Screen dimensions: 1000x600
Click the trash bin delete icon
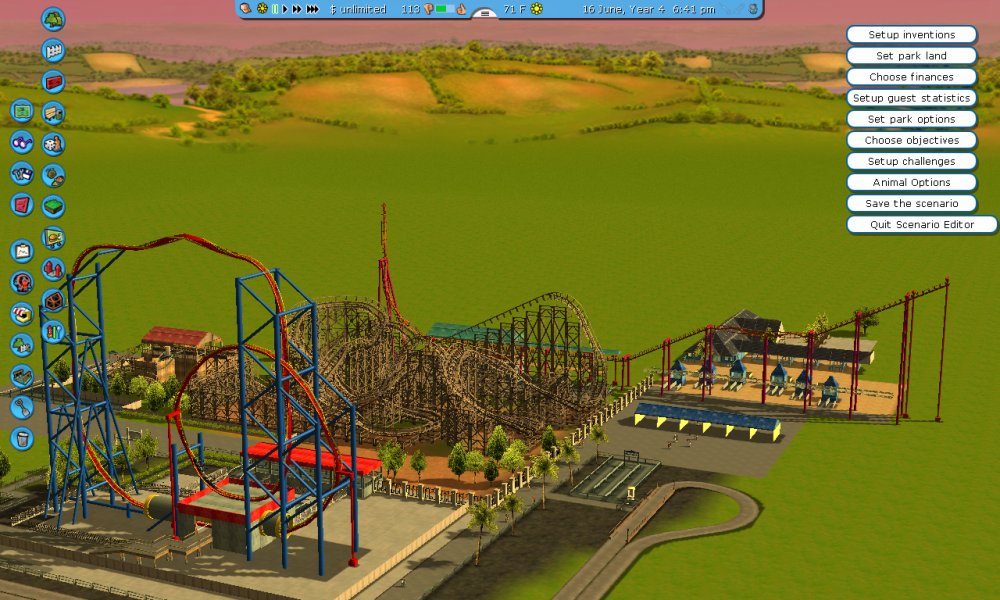[x=22, y=438]
